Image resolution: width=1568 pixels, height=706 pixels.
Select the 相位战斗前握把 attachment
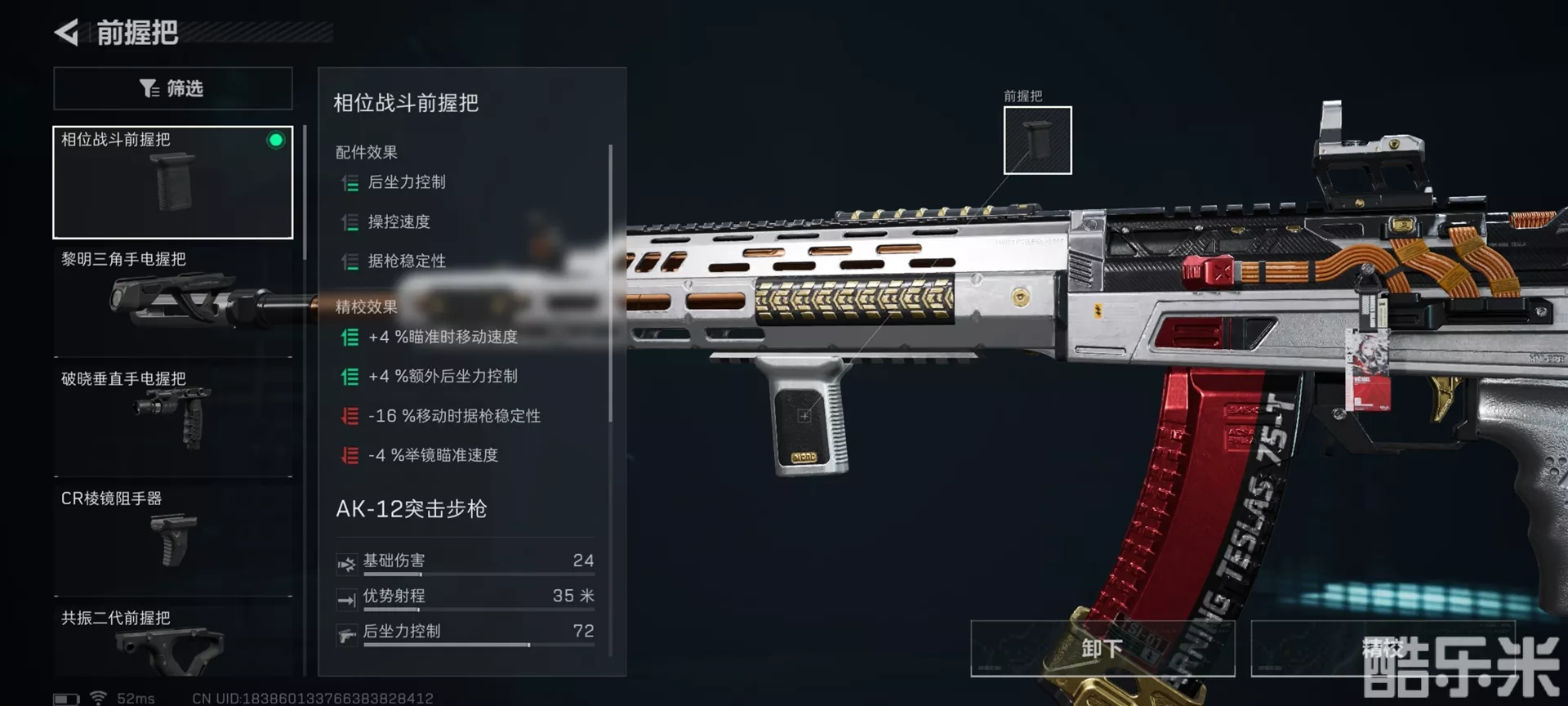pos(172,182)
